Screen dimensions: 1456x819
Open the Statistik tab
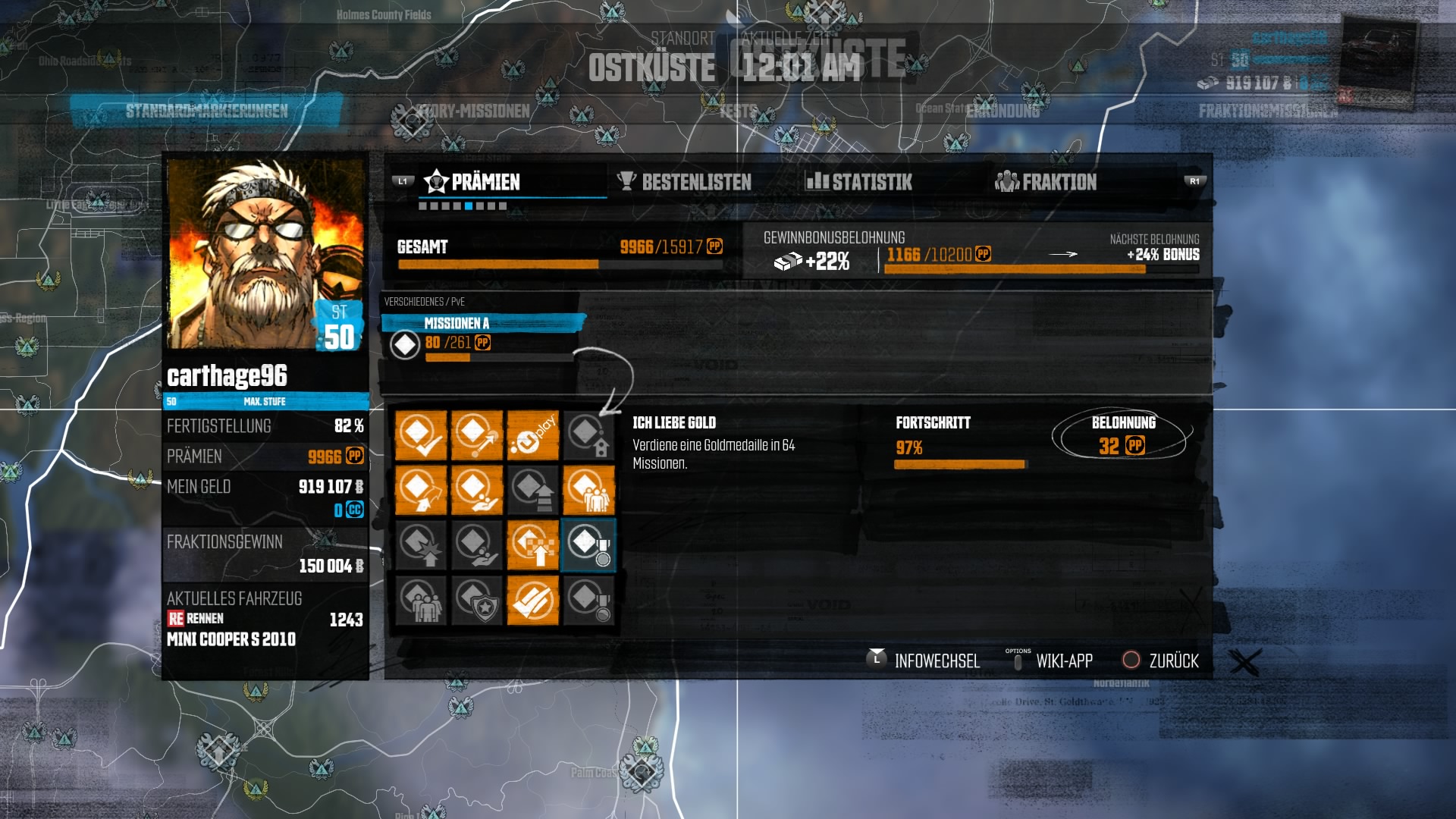859,182
